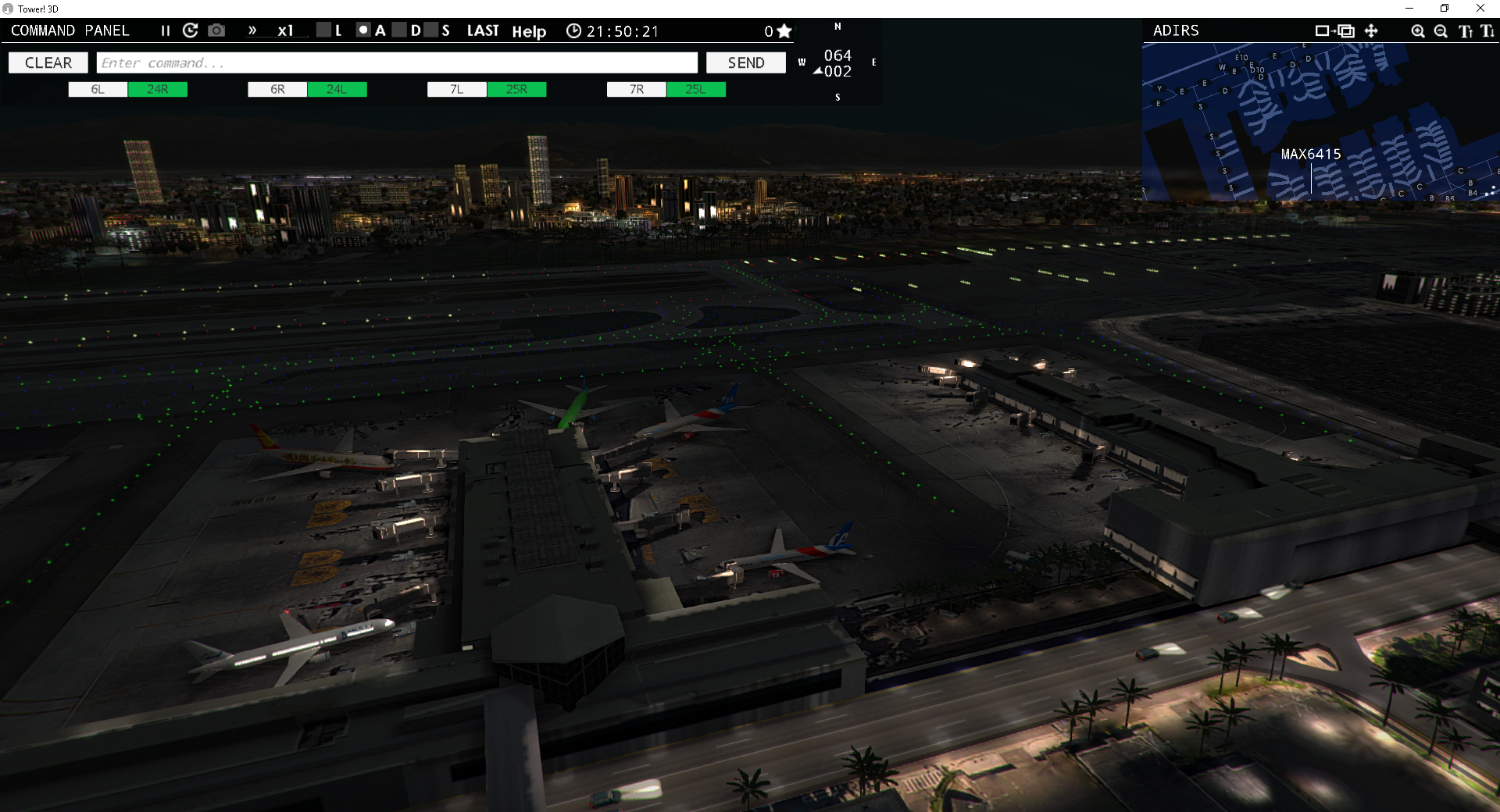Screen dimensions: 1500x812
Task: Zoom out on the ADIRS map
Action: coord(1441,30)
